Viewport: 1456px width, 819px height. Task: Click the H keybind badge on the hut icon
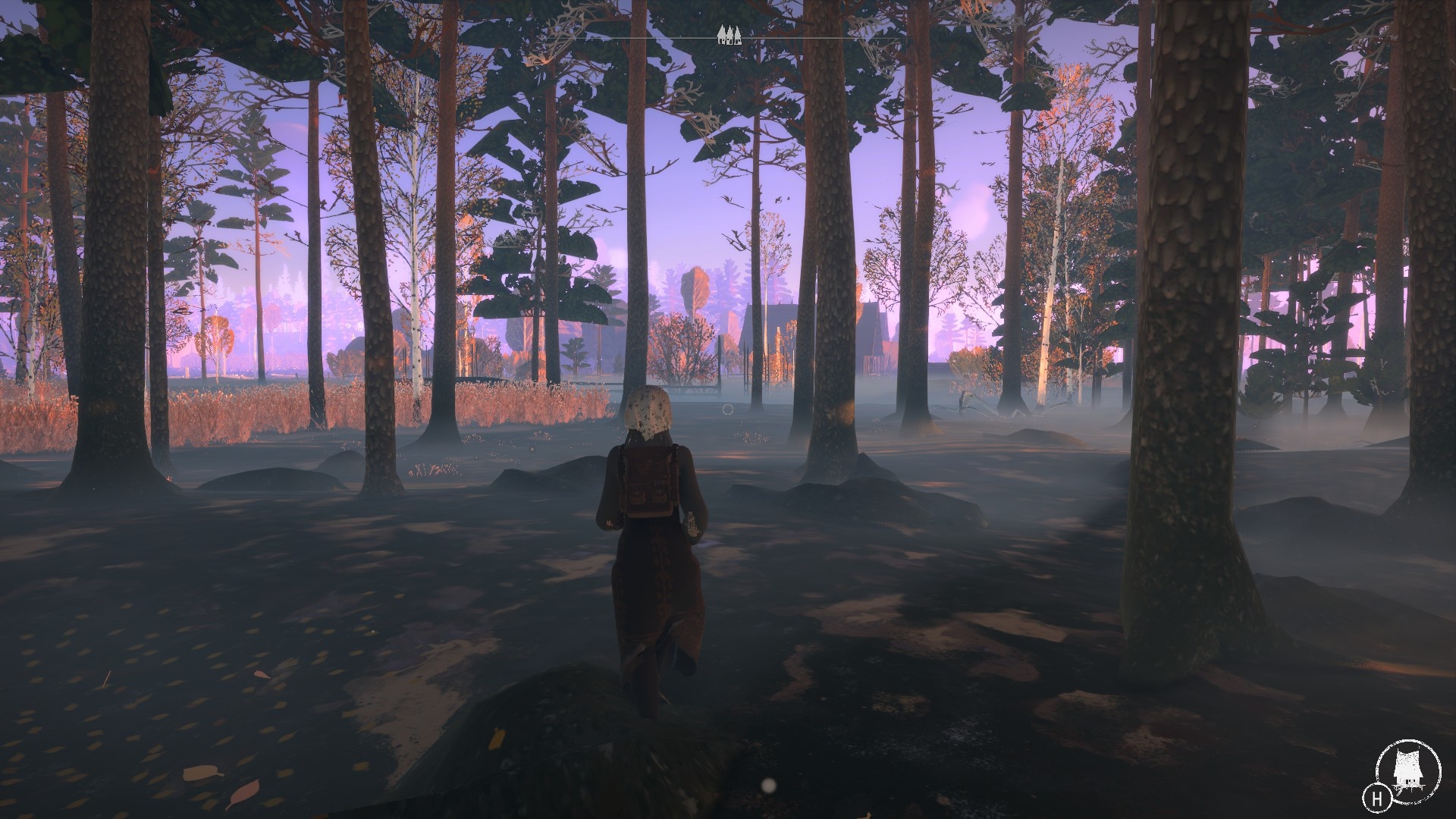pos(1378,799)
